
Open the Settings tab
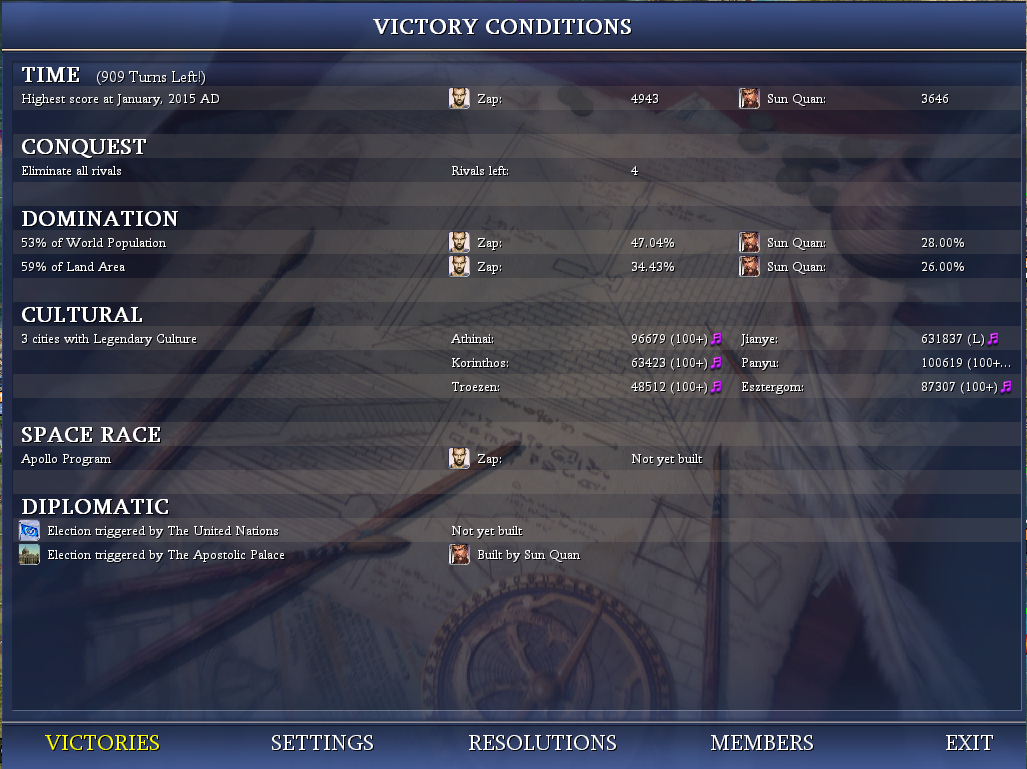coord(322,743)
